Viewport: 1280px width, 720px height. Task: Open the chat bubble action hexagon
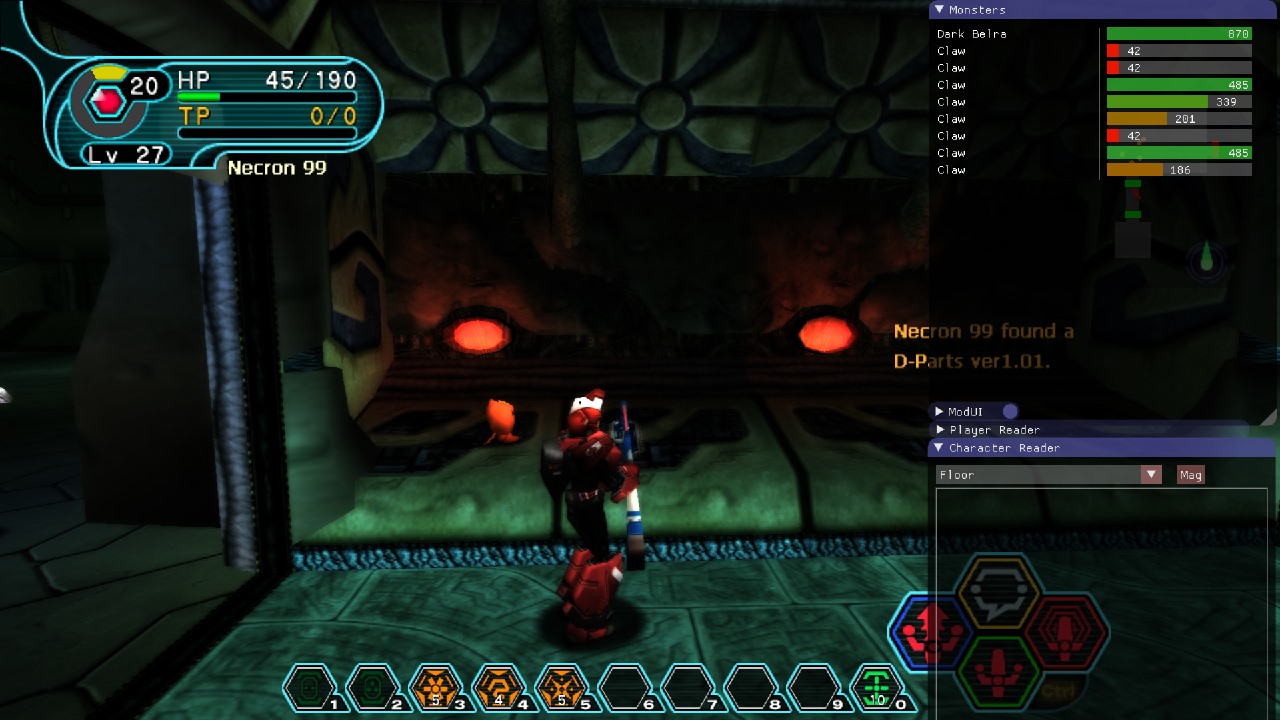999,592
